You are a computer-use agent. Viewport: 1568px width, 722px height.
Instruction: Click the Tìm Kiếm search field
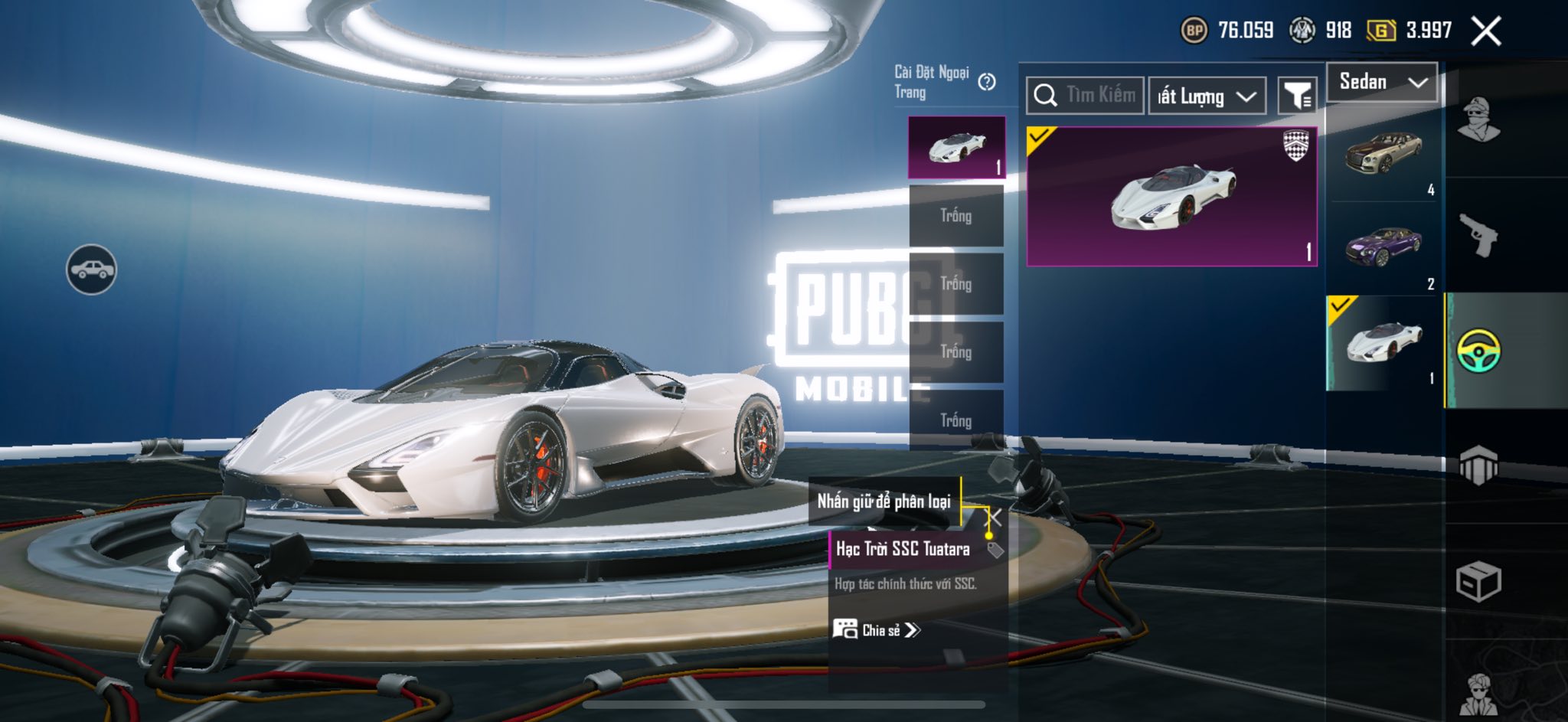[1086, 96]
